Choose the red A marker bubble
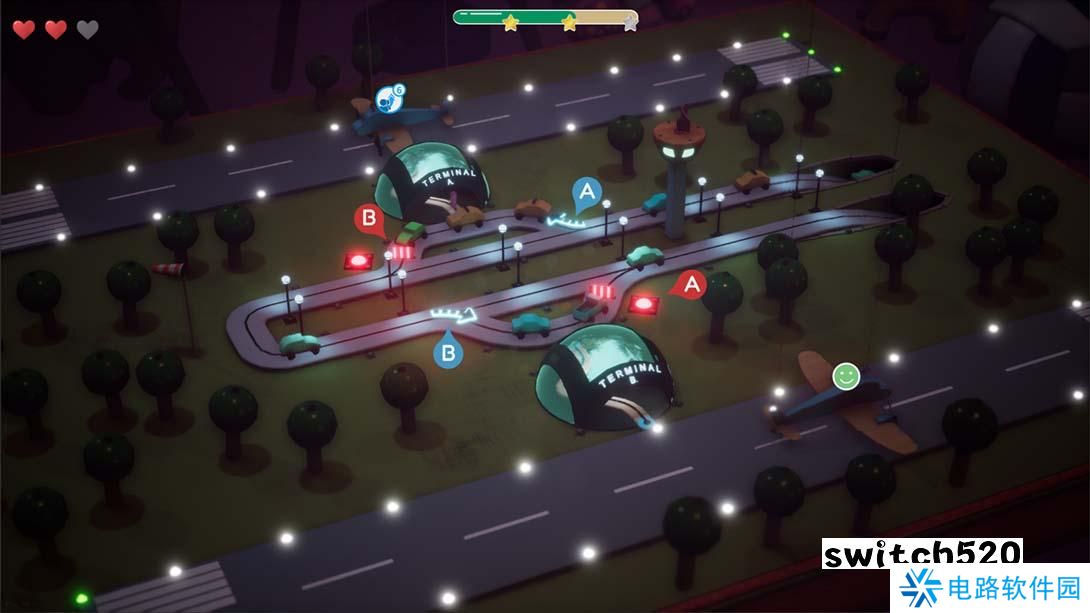Screen dimensions: 1090x613 tap(690, 285)
